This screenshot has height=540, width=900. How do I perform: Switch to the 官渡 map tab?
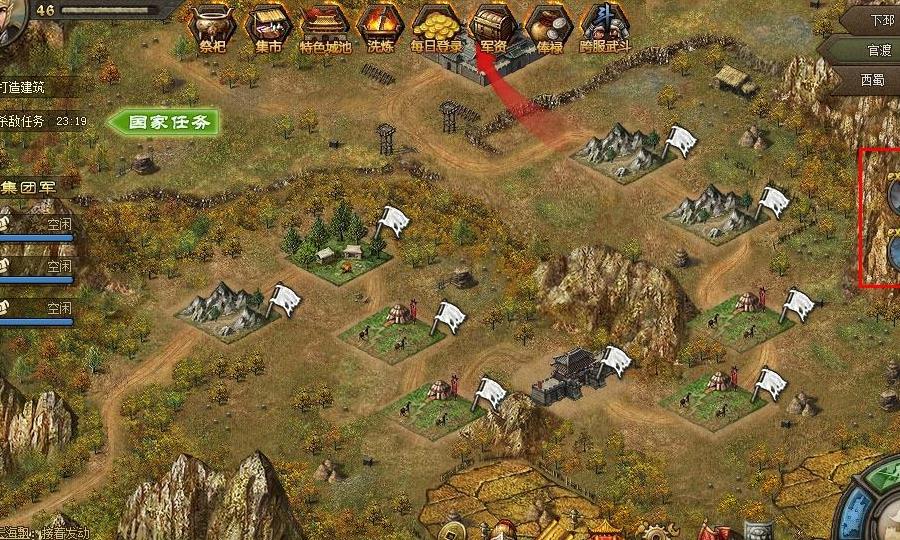coord(865,49)
